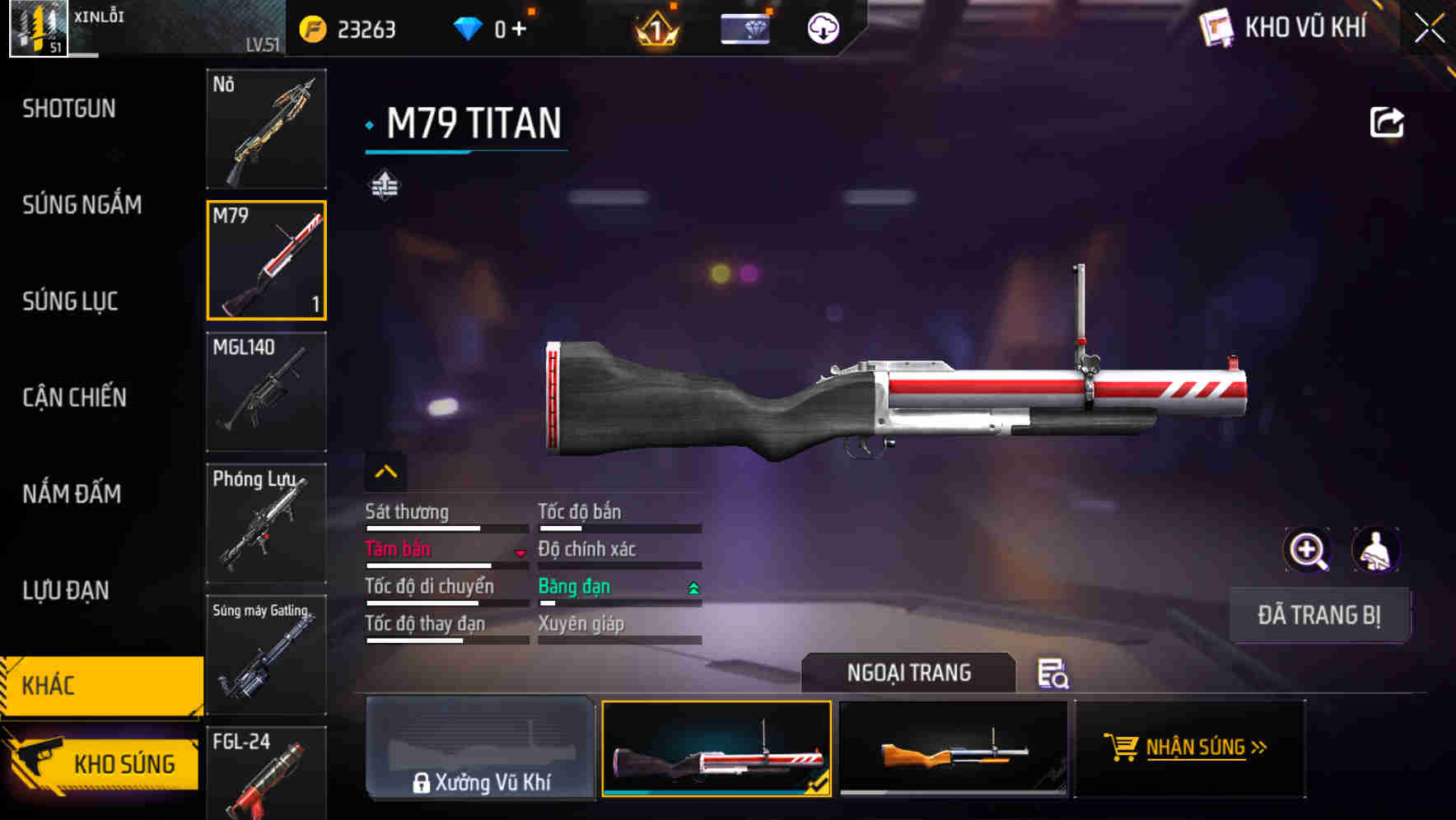This screenshot has width=1456, height=820.
Task: Switch to the SHOTGUN category
Action: pyautogui.click(x=68, y=108)
